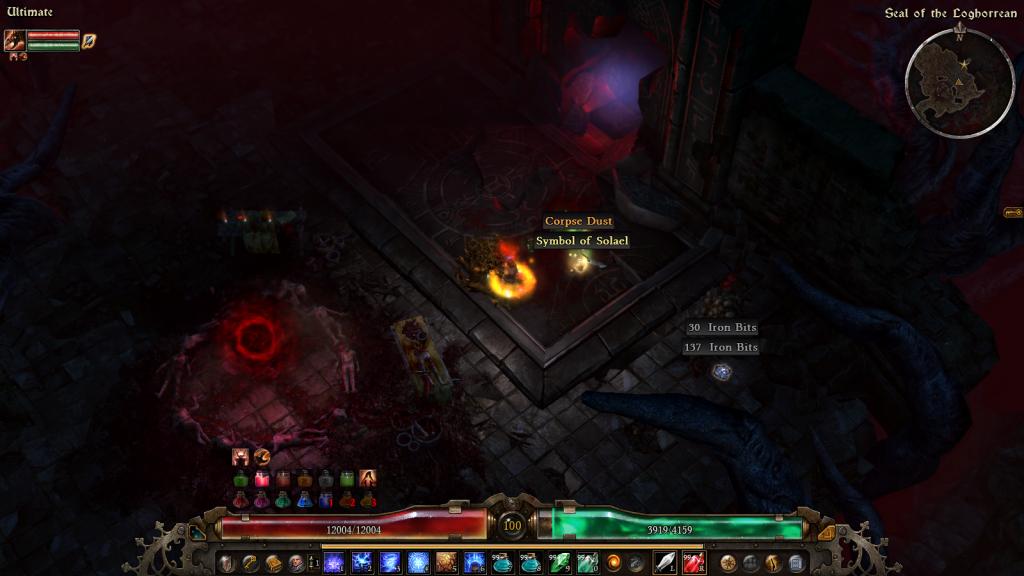Screen dimensions: 1024x576
Task: Pick up the Symbol of Solael label
Action: tap(581, 241)
